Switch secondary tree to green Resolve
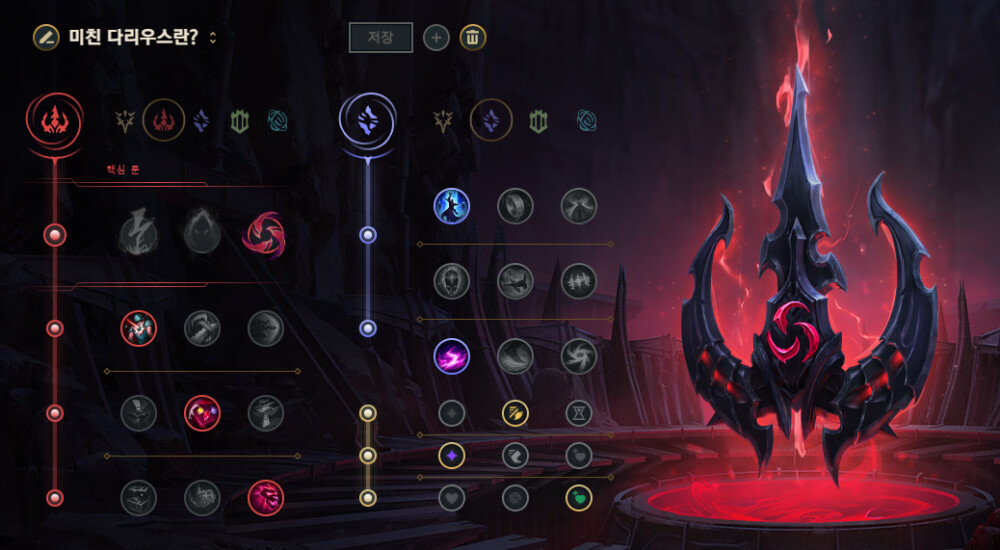1000x550 pixels. 537,121
